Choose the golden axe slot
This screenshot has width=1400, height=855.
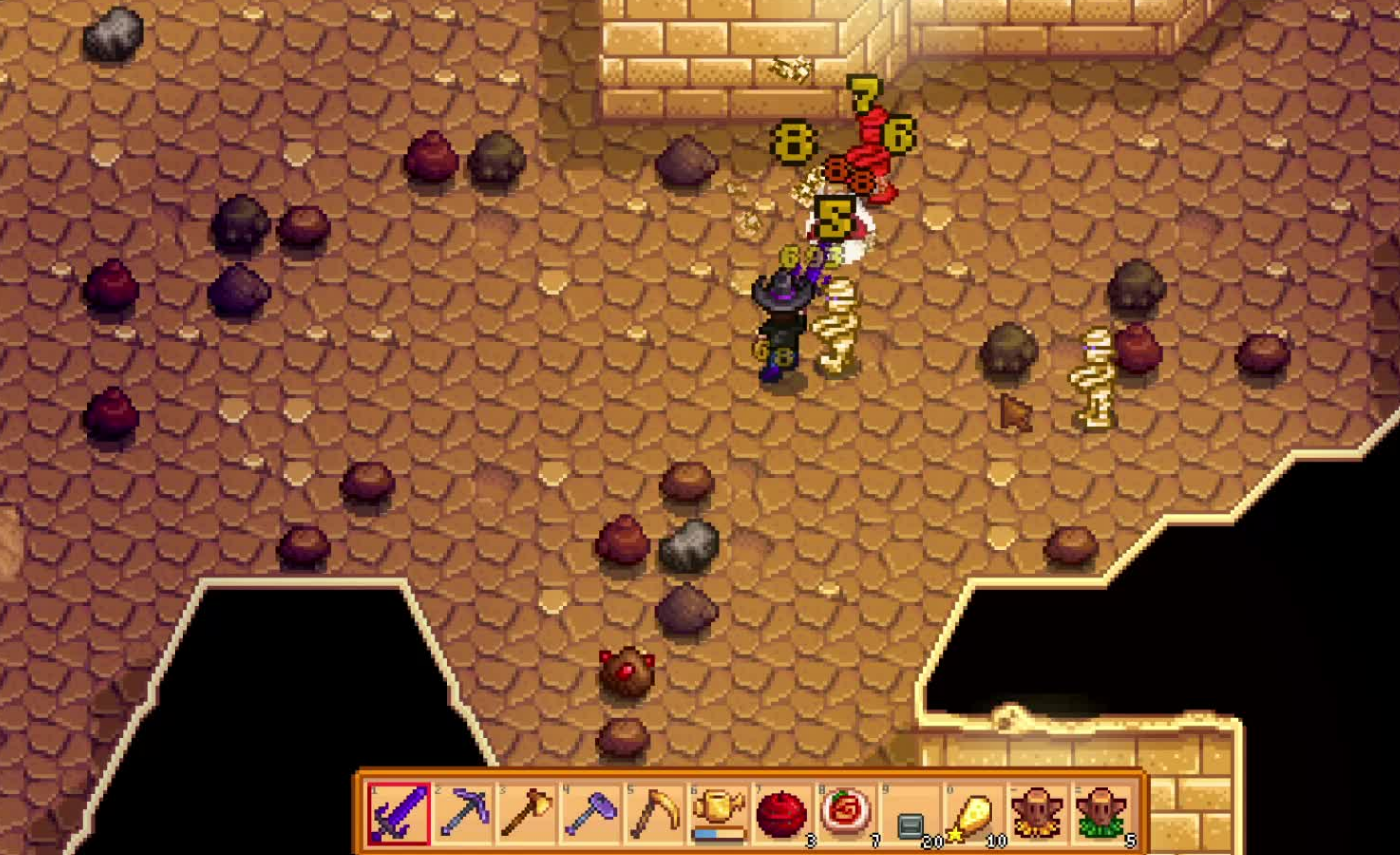coord(526,812)
